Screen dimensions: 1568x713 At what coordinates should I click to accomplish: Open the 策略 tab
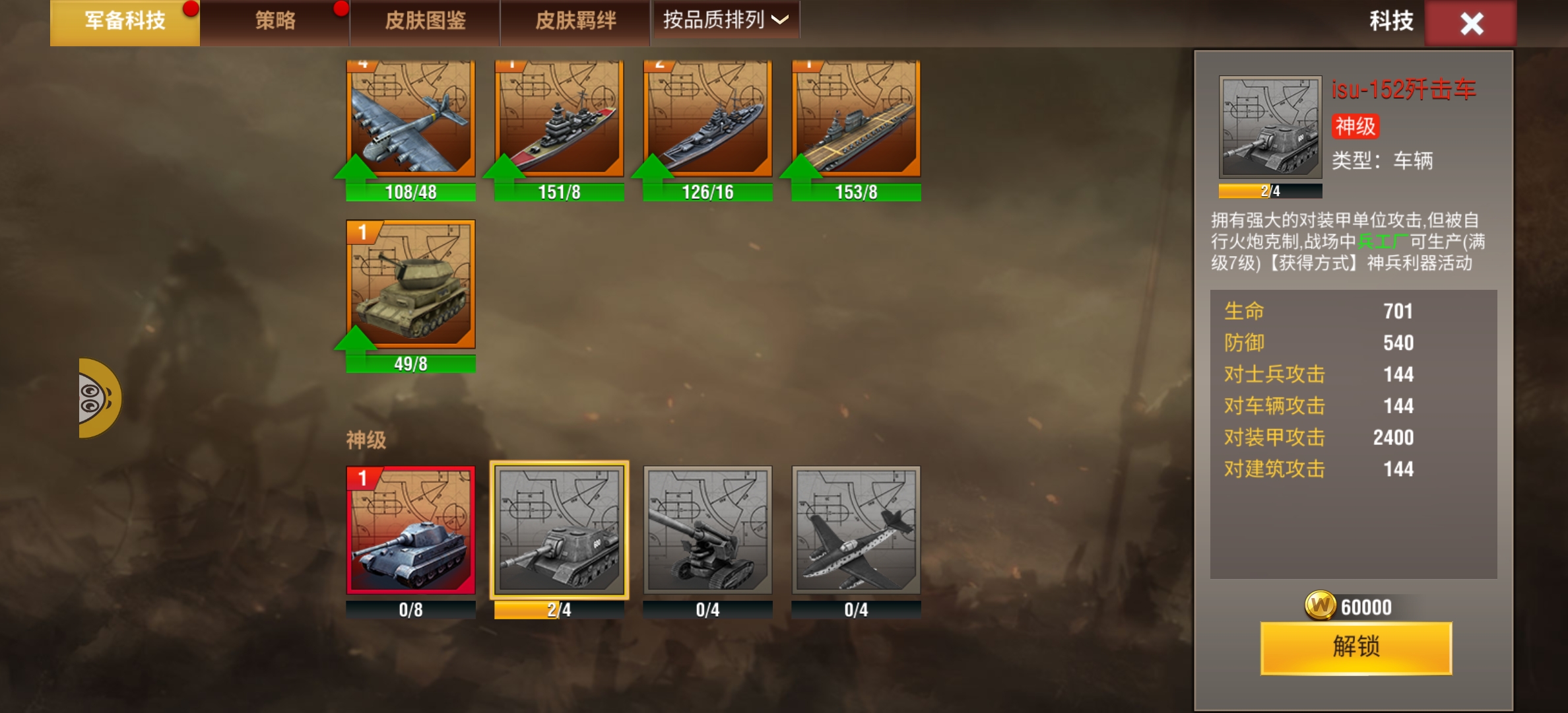tap(275, 22)
